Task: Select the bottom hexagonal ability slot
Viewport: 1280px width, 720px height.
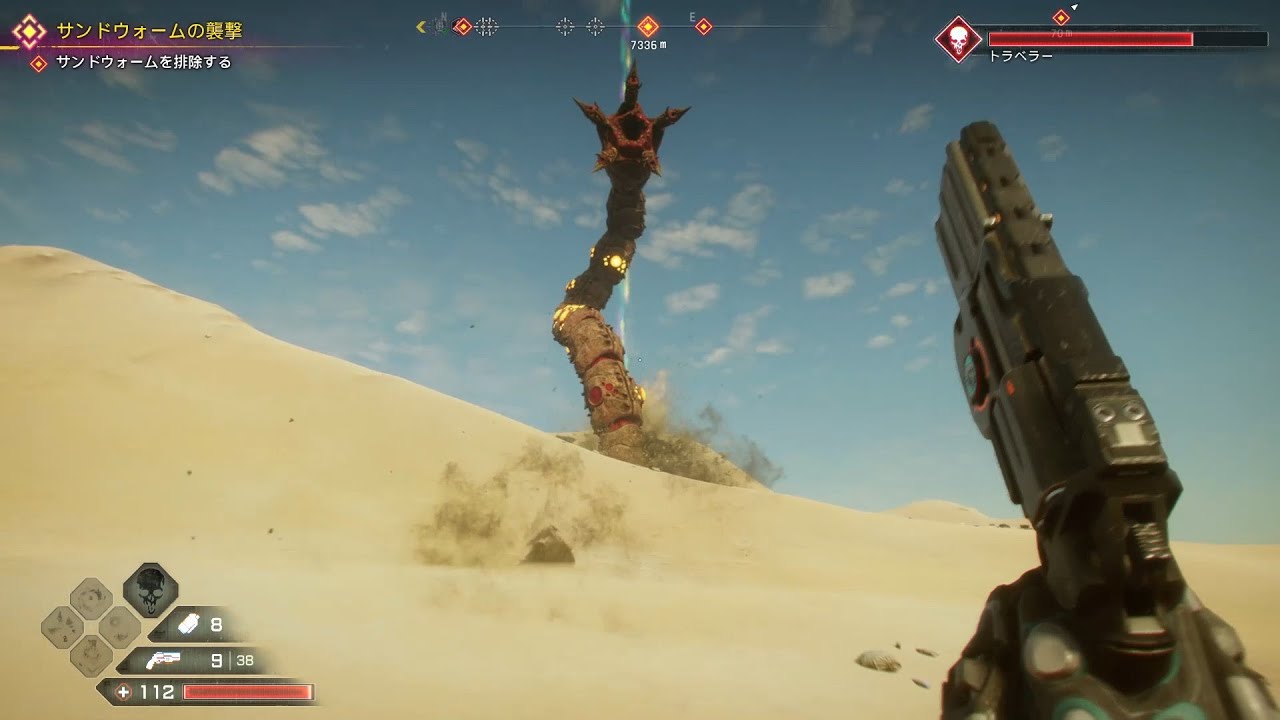Action: [90, 655]
